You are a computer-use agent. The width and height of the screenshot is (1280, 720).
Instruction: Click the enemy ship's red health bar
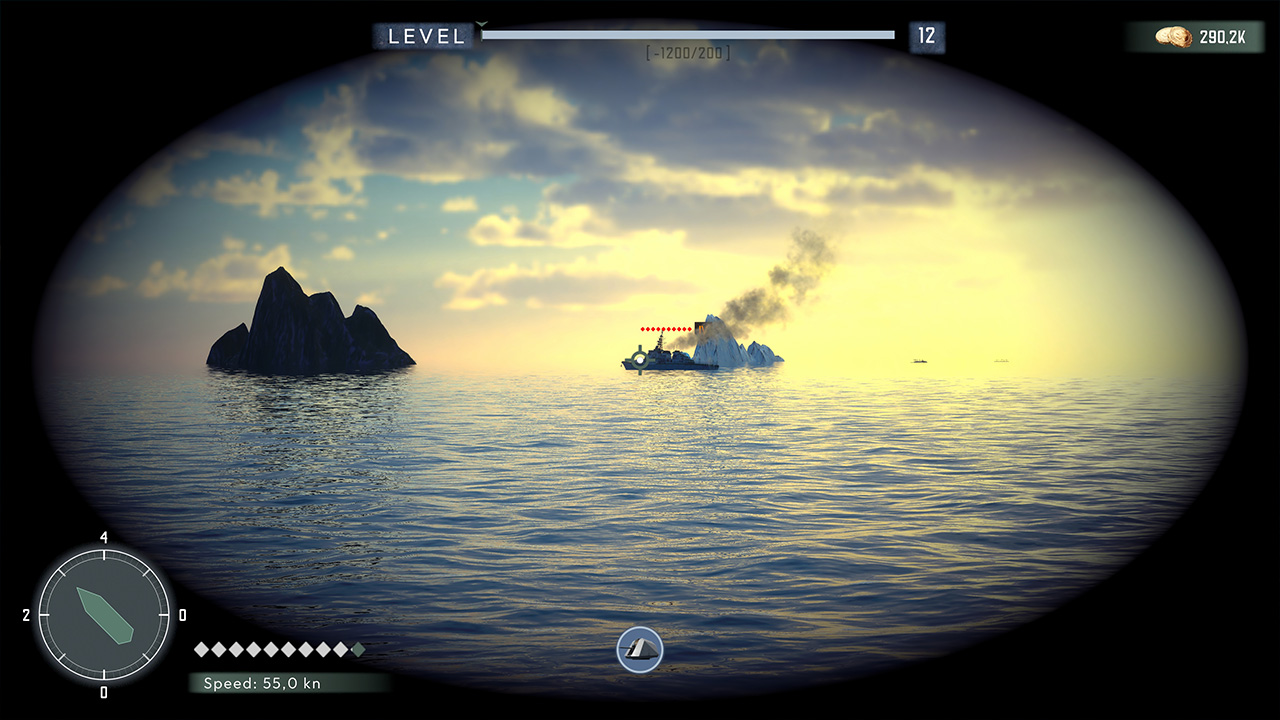[x=665, y=328]
